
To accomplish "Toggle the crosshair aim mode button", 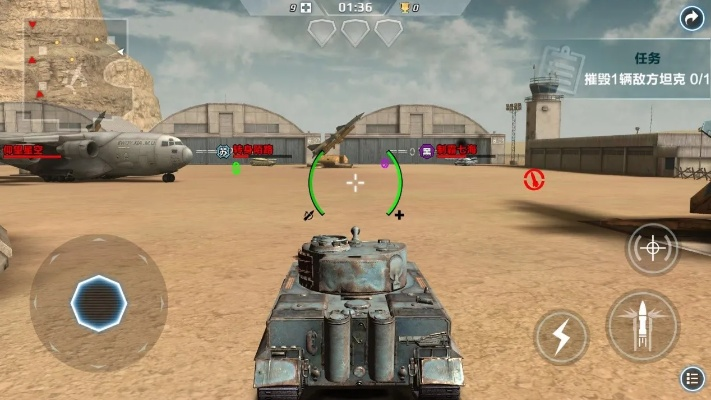I will (652, 248).
